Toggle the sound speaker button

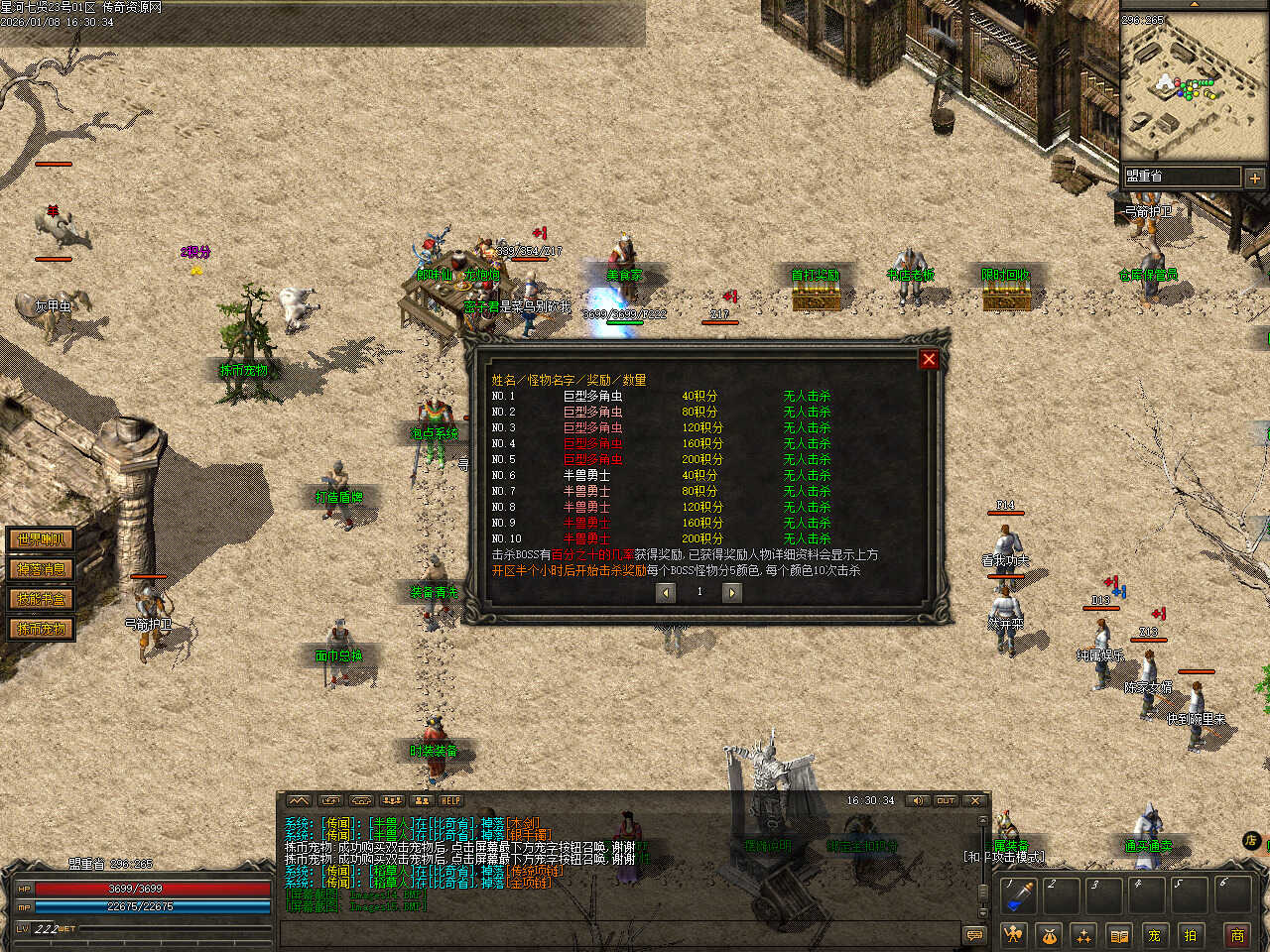pyautogui.click(x=918, y=800)
